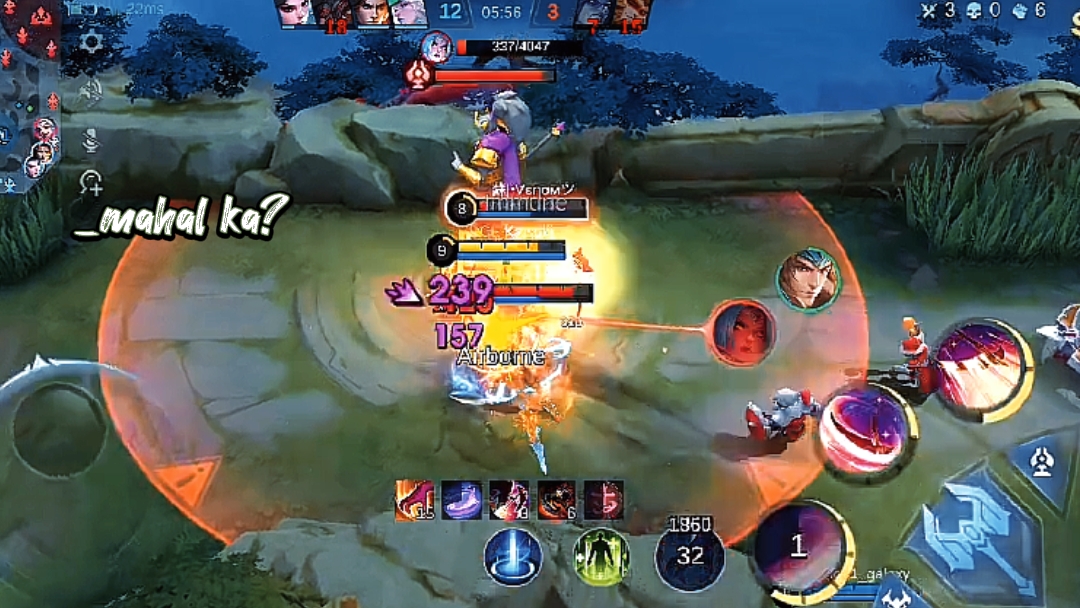Viewport: 1080px width, 608px height.
Task: Use the green Regen healing button
Action: pyautogui.click(x=601, y=555)
